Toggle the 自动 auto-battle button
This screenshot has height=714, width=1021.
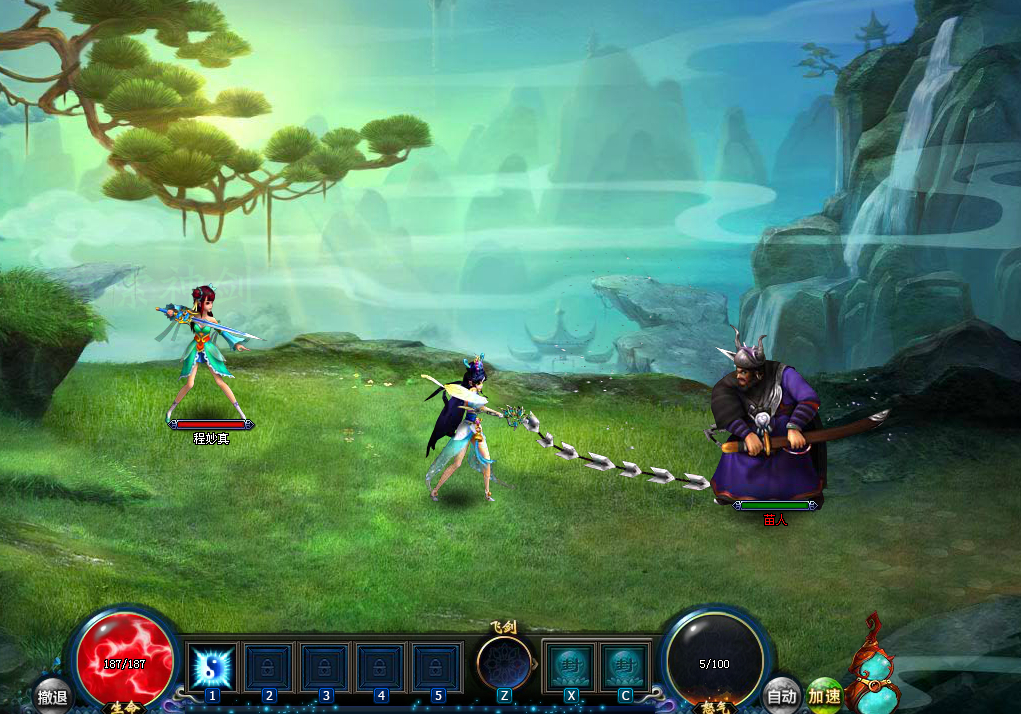[x=781, y=695]
